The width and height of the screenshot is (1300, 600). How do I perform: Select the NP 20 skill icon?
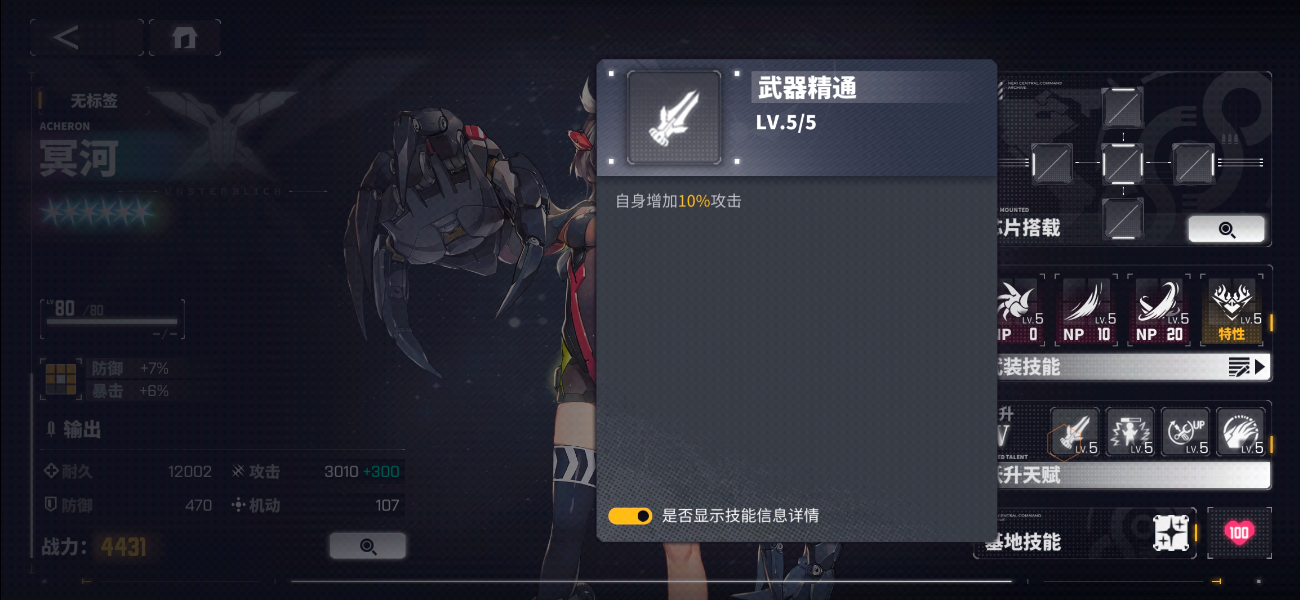[x=1159, y=310]
